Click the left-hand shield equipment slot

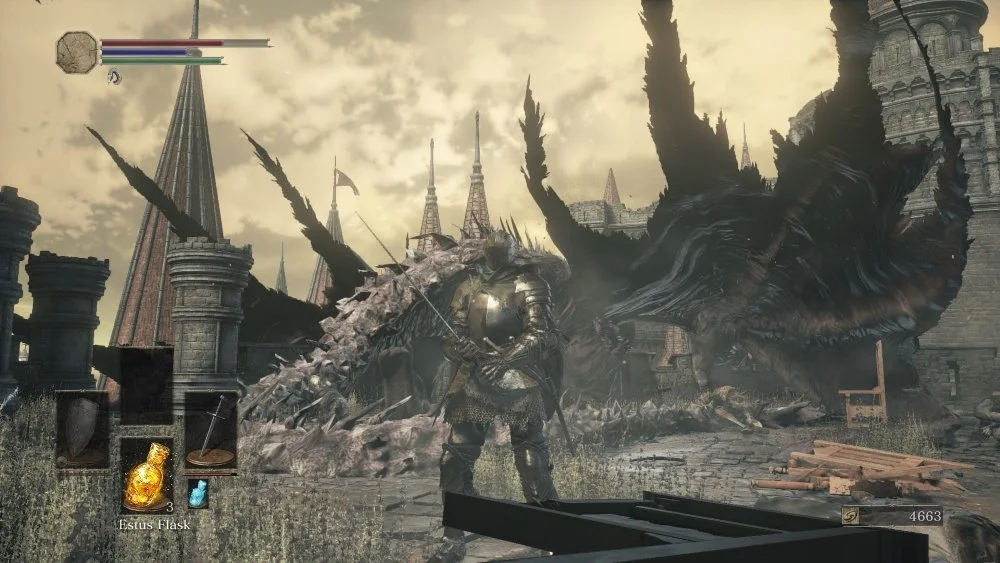pos(82,429)
